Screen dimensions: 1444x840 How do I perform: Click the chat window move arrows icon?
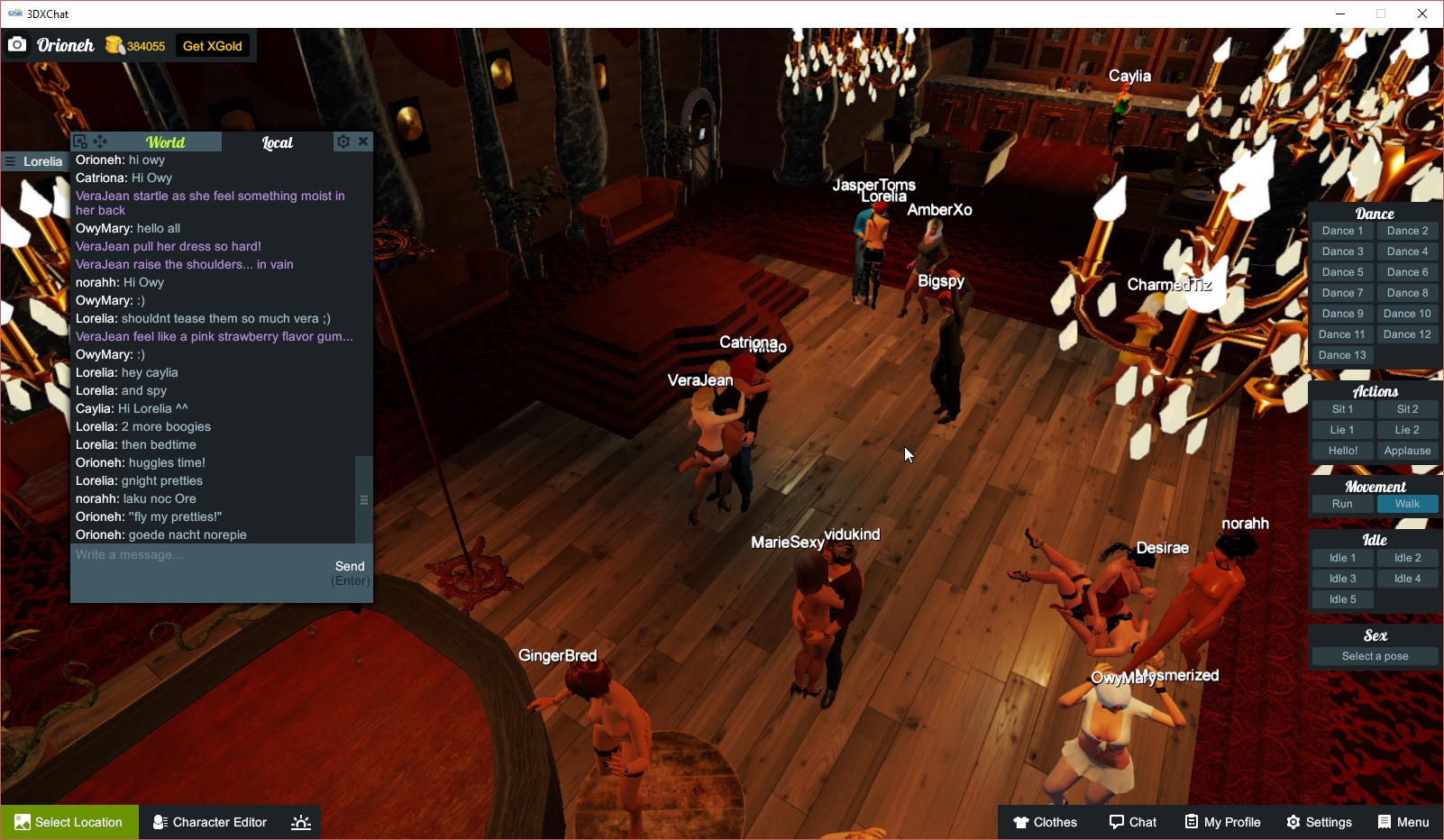pyautogui.click(x=100, y=142)
